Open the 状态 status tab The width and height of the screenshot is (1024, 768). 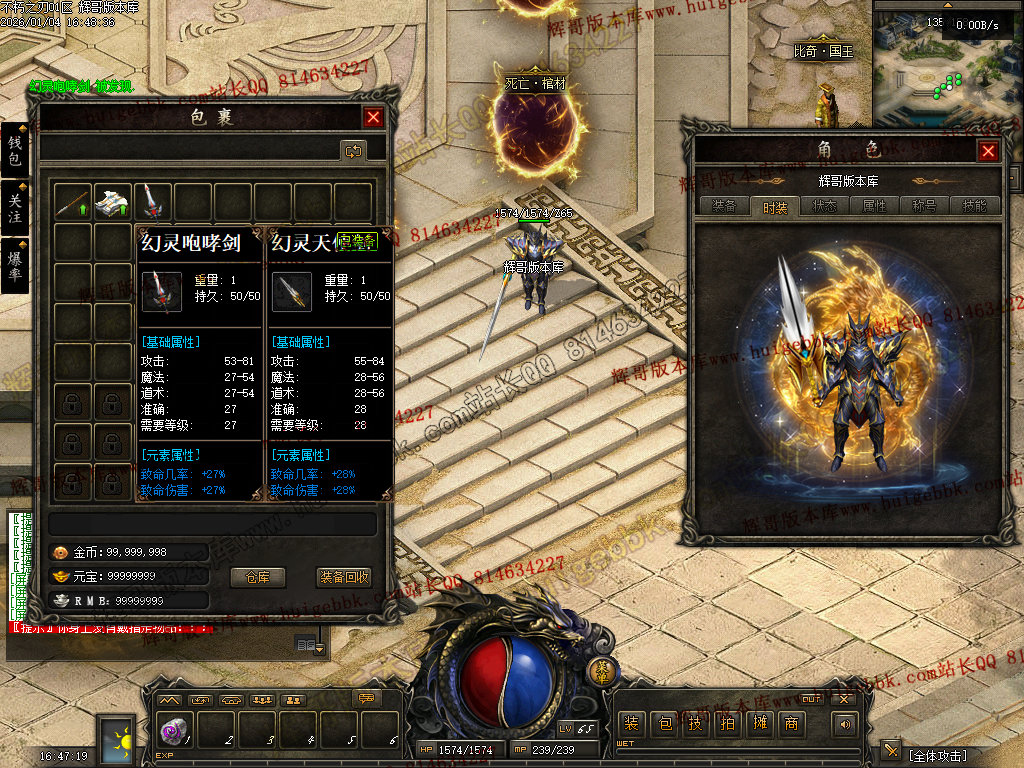pyautogui.click(x=825, y=206)
